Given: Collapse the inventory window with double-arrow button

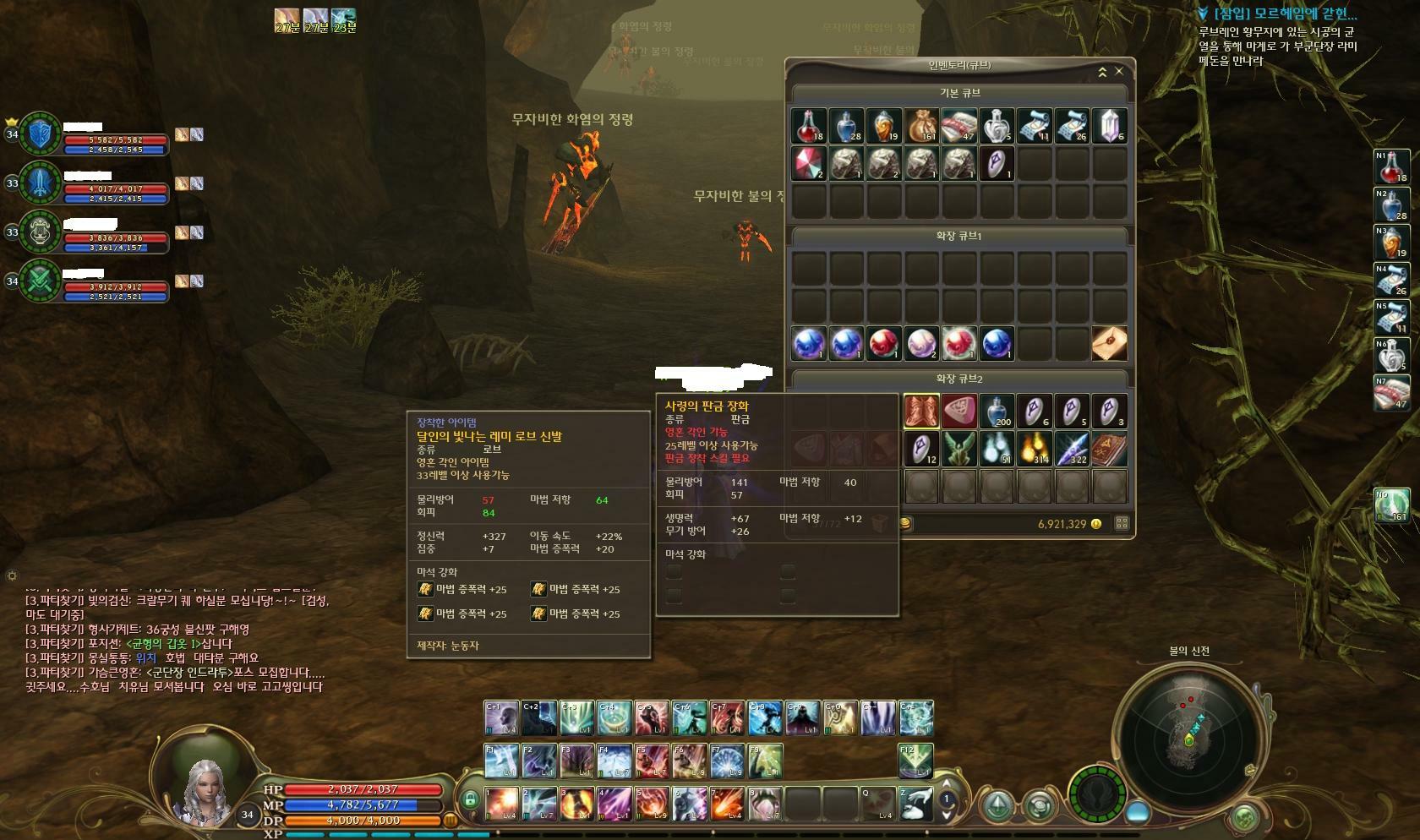Looking at the screenshot, I should (x=1102, y=73).
